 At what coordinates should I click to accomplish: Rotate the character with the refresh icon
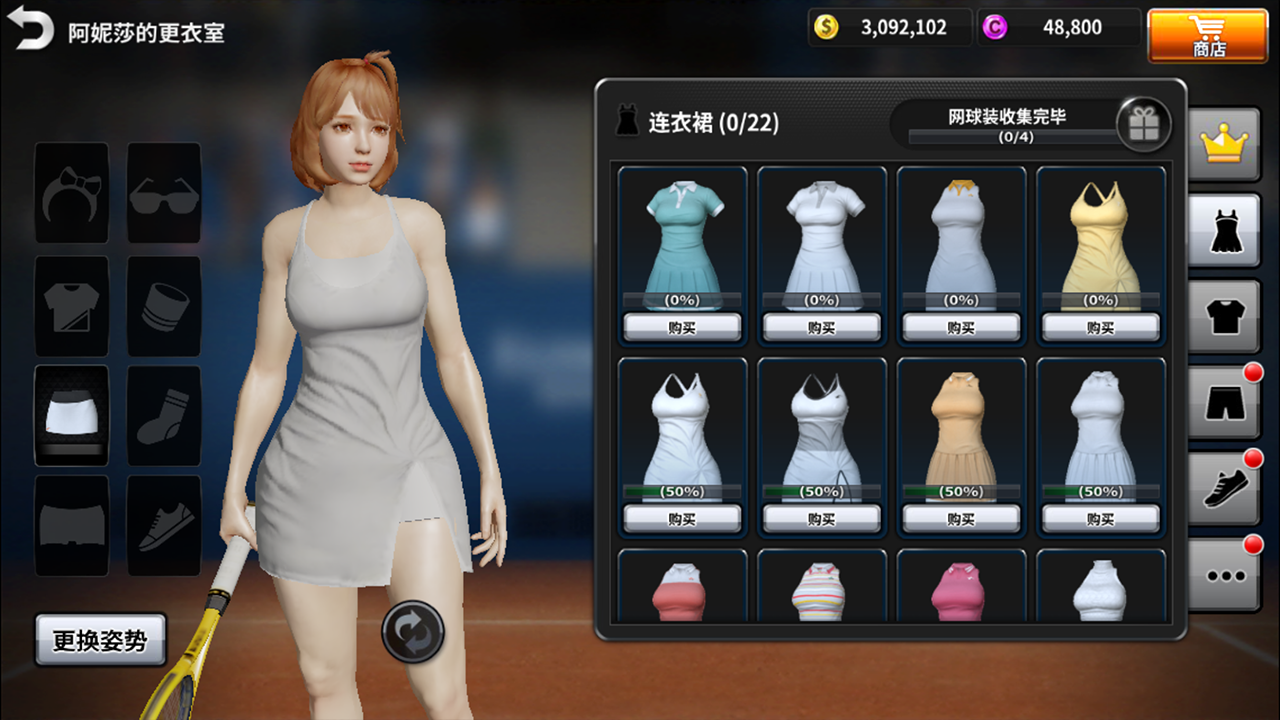[x=413, y=631]
